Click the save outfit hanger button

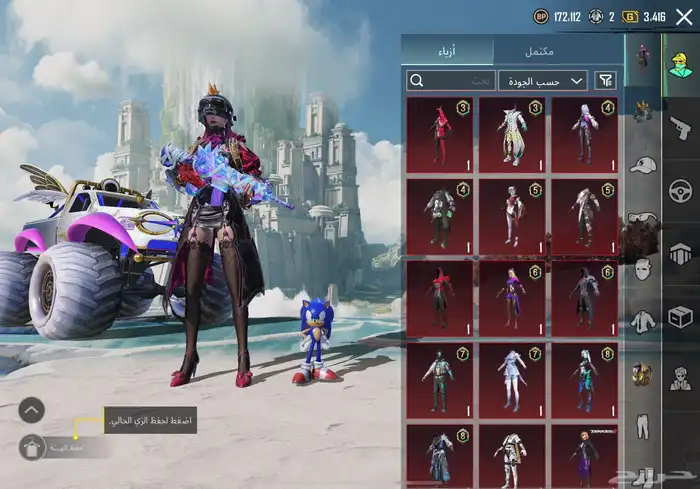tap(33, 446)
